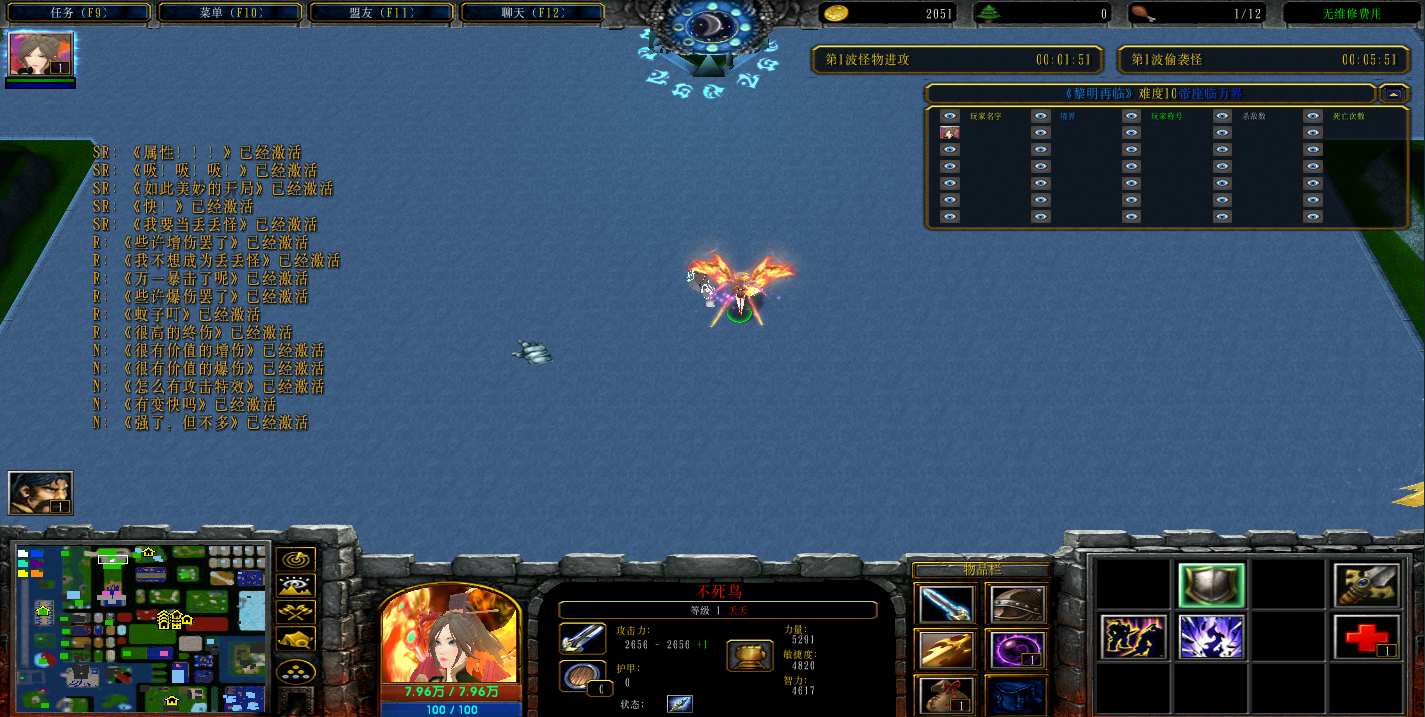Select the dark-haired male hero icon above the minimap
The height and width of the screenshot is (717, 1425).
point(41,493)
